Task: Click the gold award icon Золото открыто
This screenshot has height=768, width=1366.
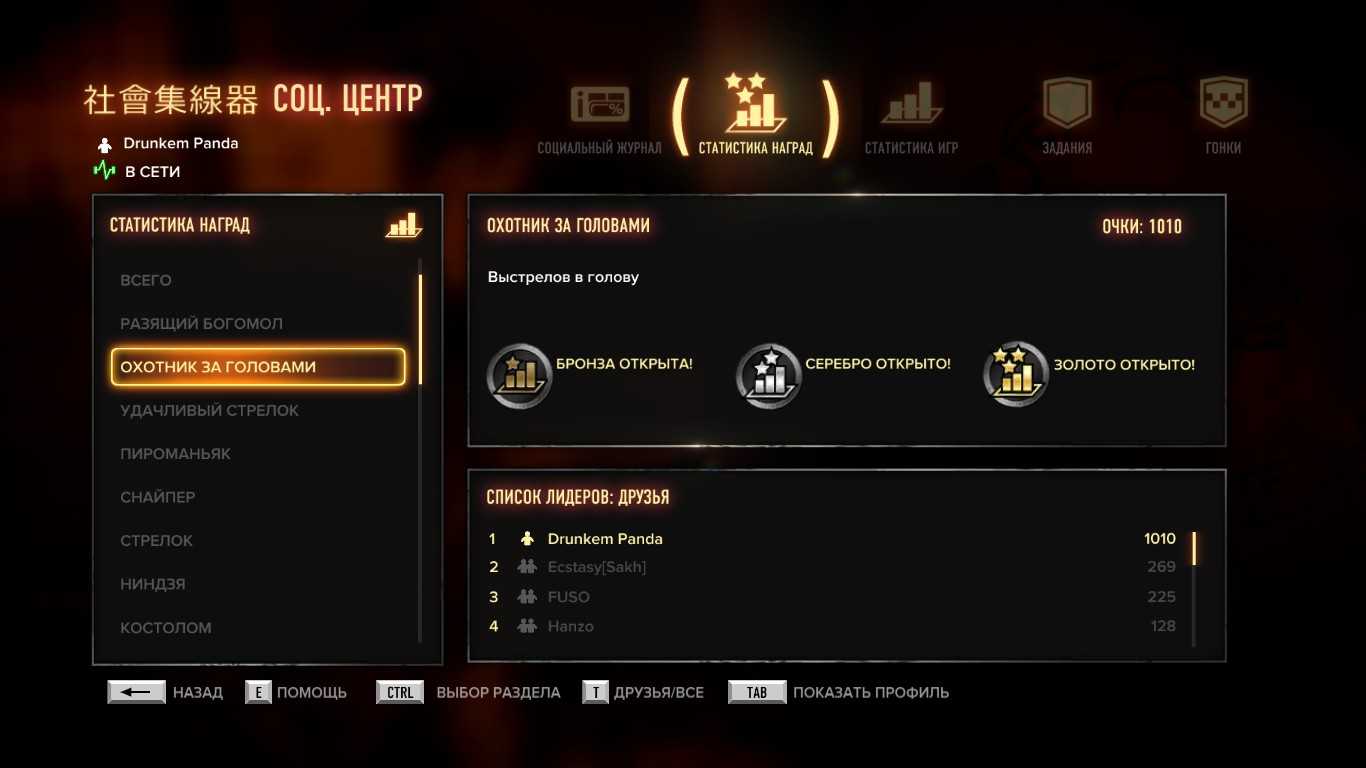Action: coord(1016,374)
